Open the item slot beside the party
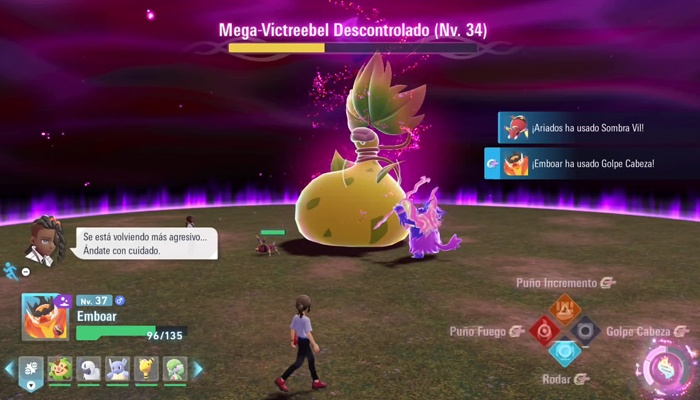 (x=31, y=370)
